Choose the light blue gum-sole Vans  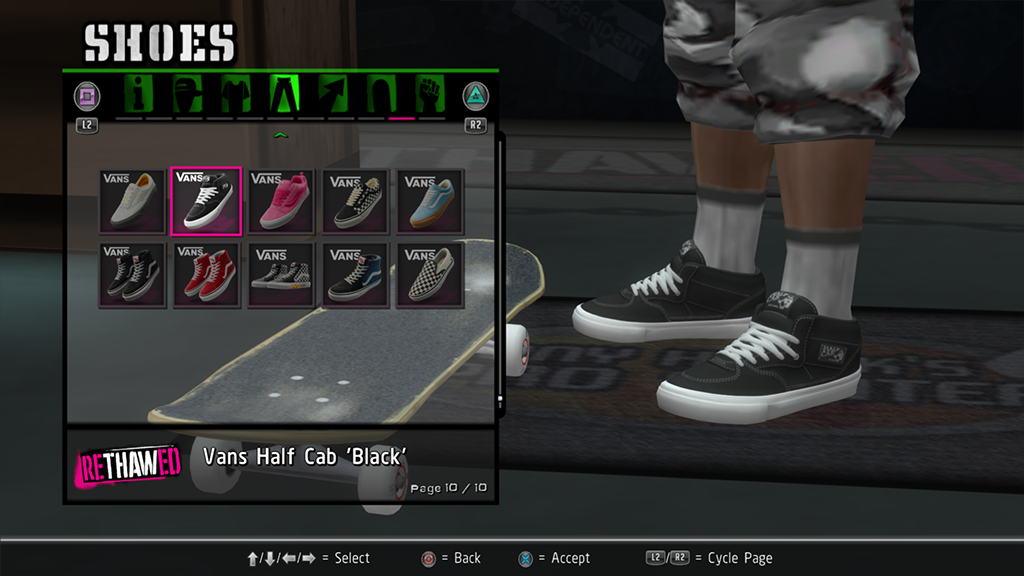(x=430, y=201)
